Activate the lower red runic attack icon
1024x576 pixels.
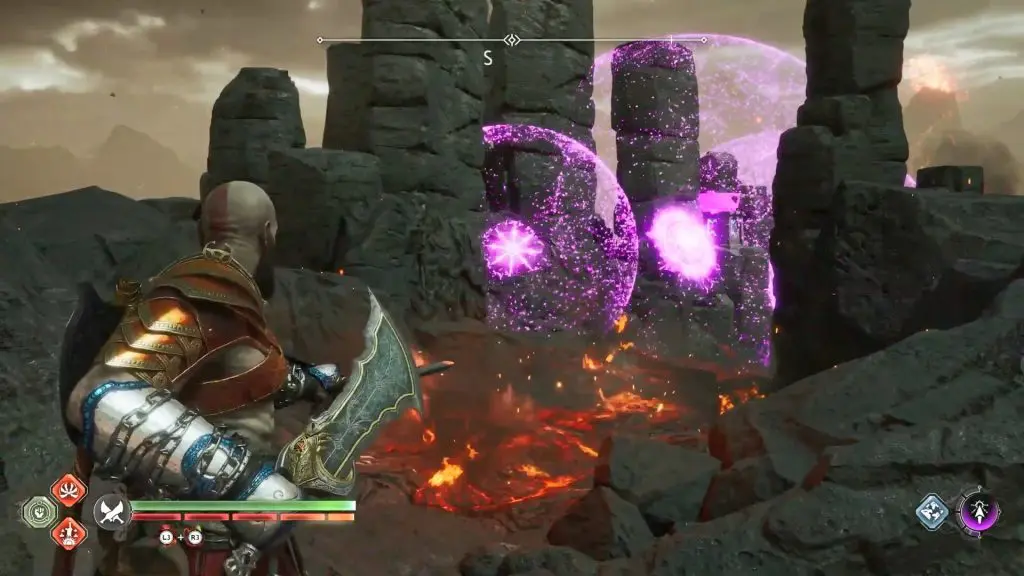pyautogui.click(x=68, y=532)
